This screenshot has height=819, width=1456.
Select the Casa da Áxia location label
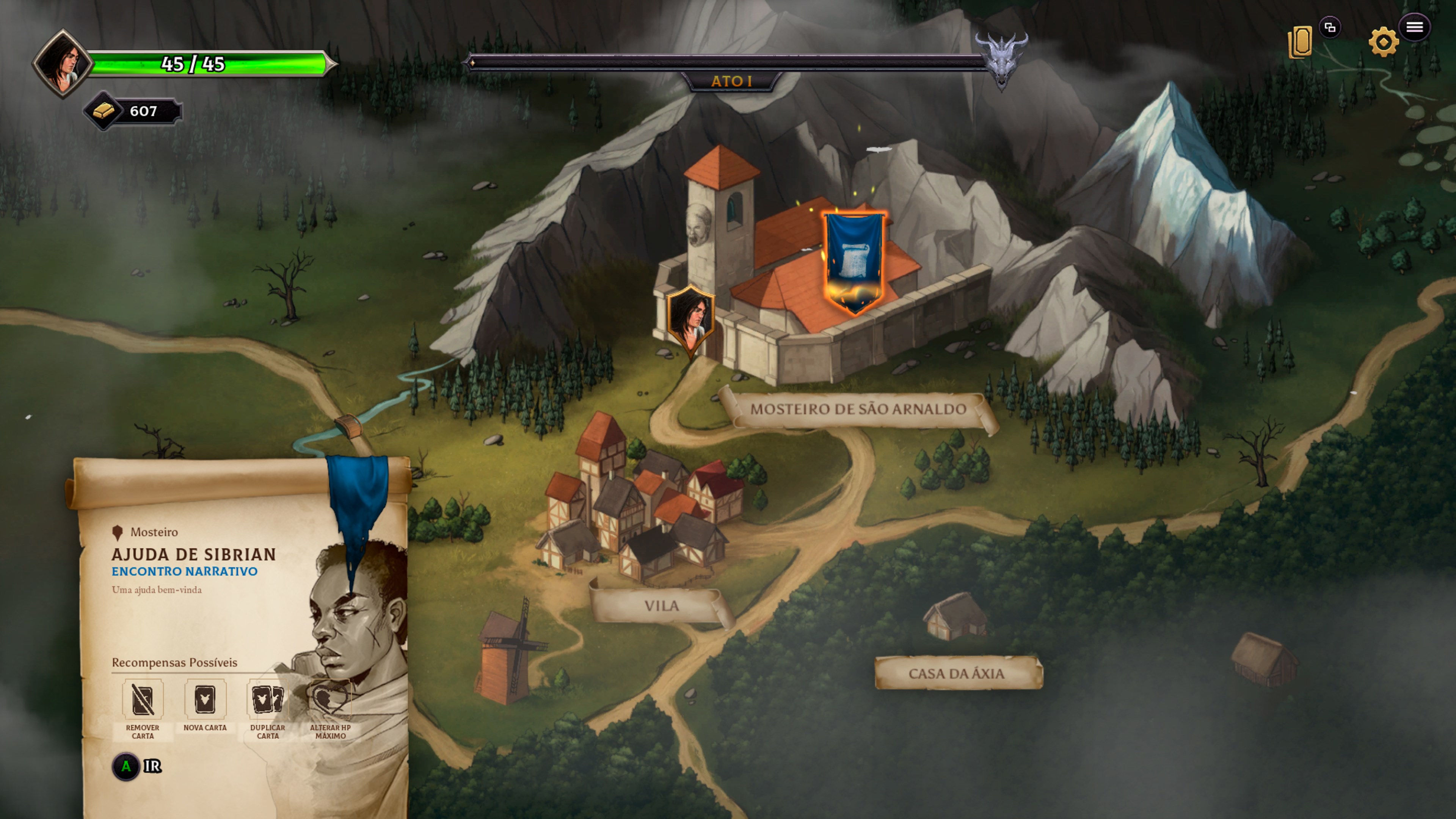pos(956,673)
